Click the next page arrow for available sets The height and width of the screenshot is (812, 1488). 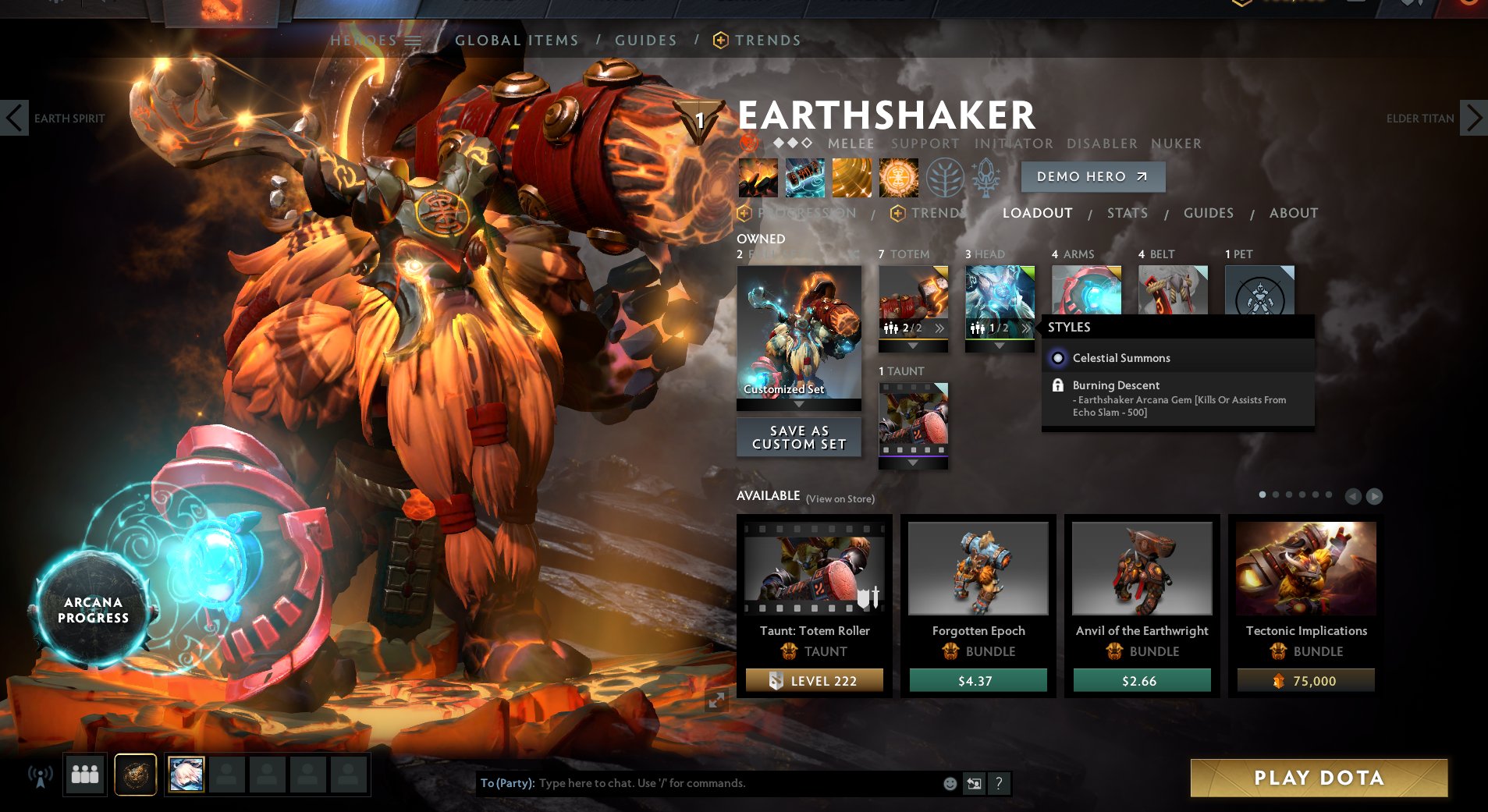1374,495
